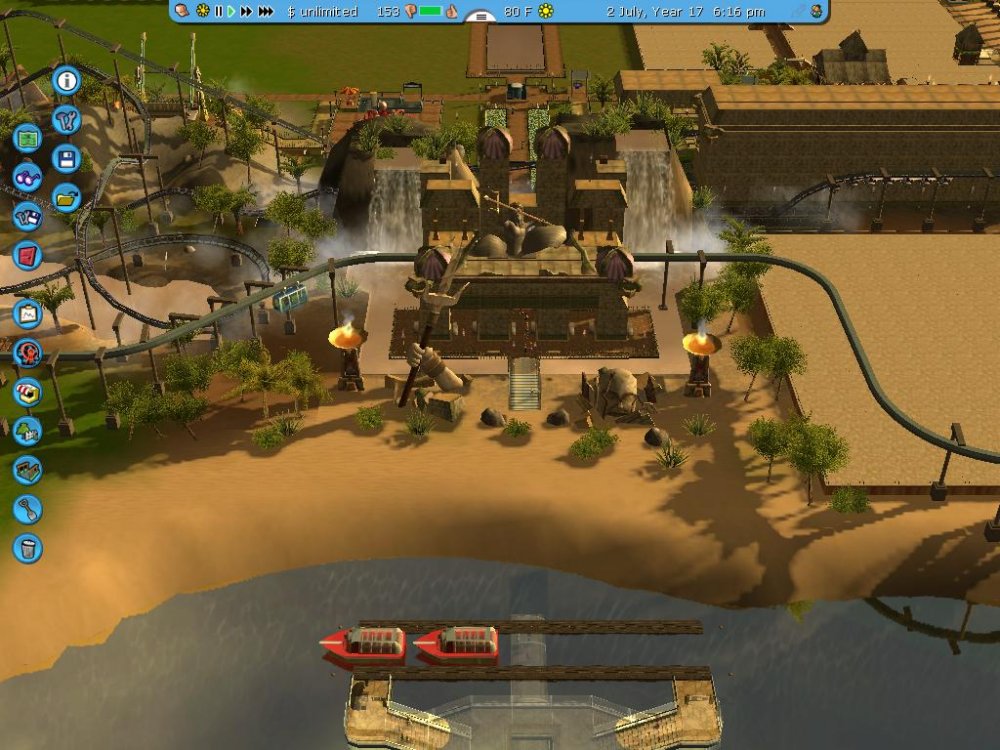This screenshot has height=750, width=1000.
Task: Open the wrench and spanner options icon
Action: click(67, 121)
